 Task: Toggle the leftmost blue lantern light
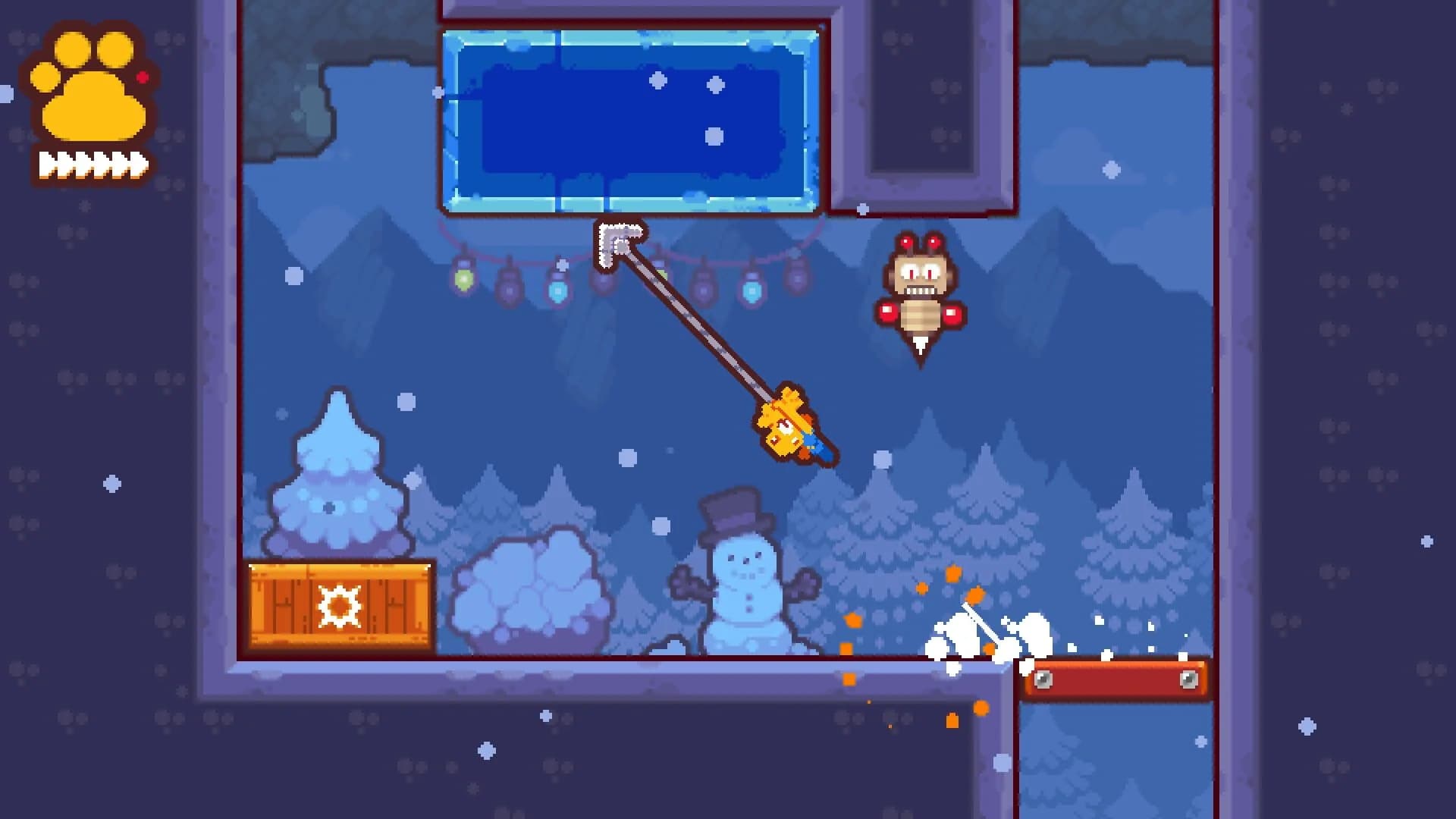[557, 291]
